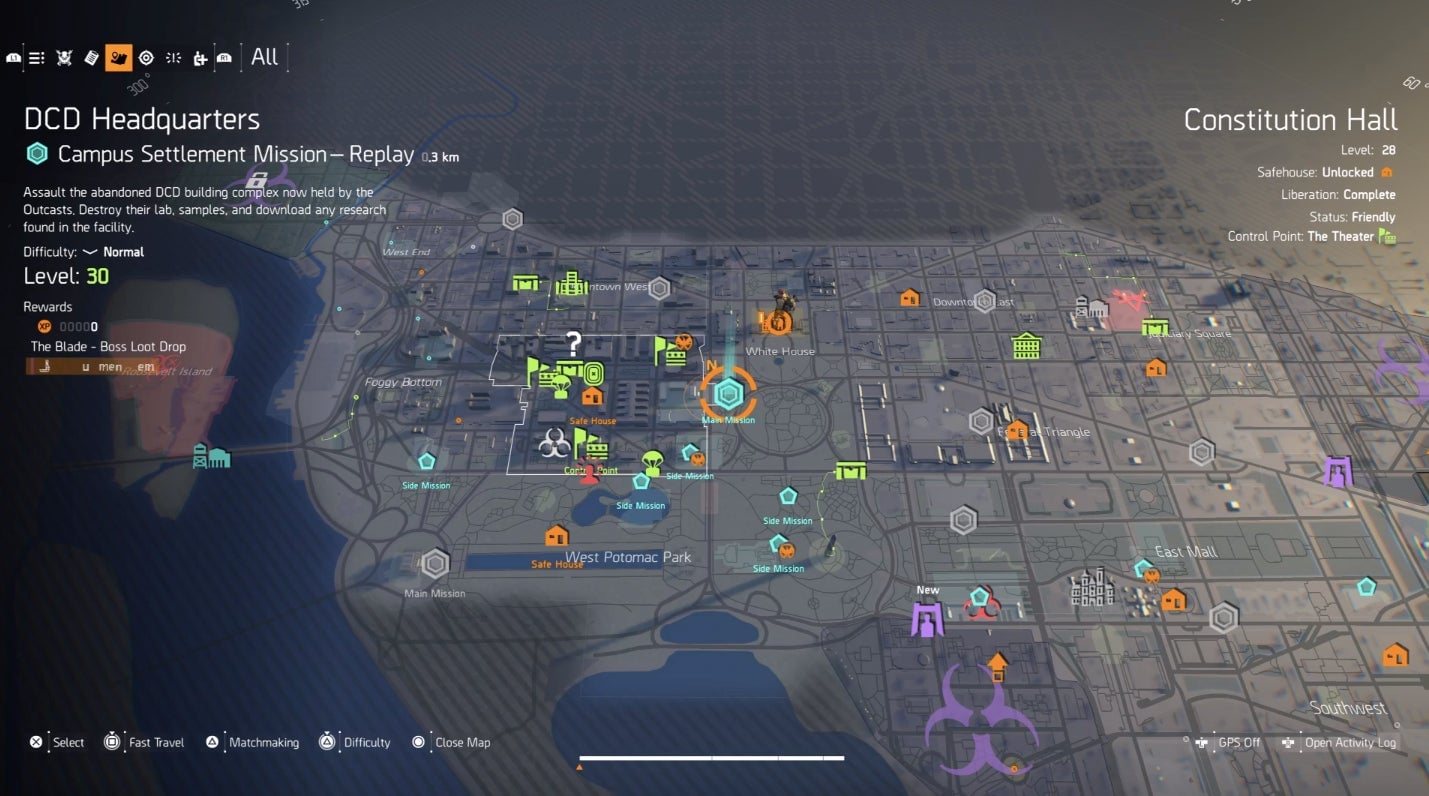This screenshot has height=796, width=1429.
Task: Select the Side Mission icon below the Control Point
Action: point(641,481)
